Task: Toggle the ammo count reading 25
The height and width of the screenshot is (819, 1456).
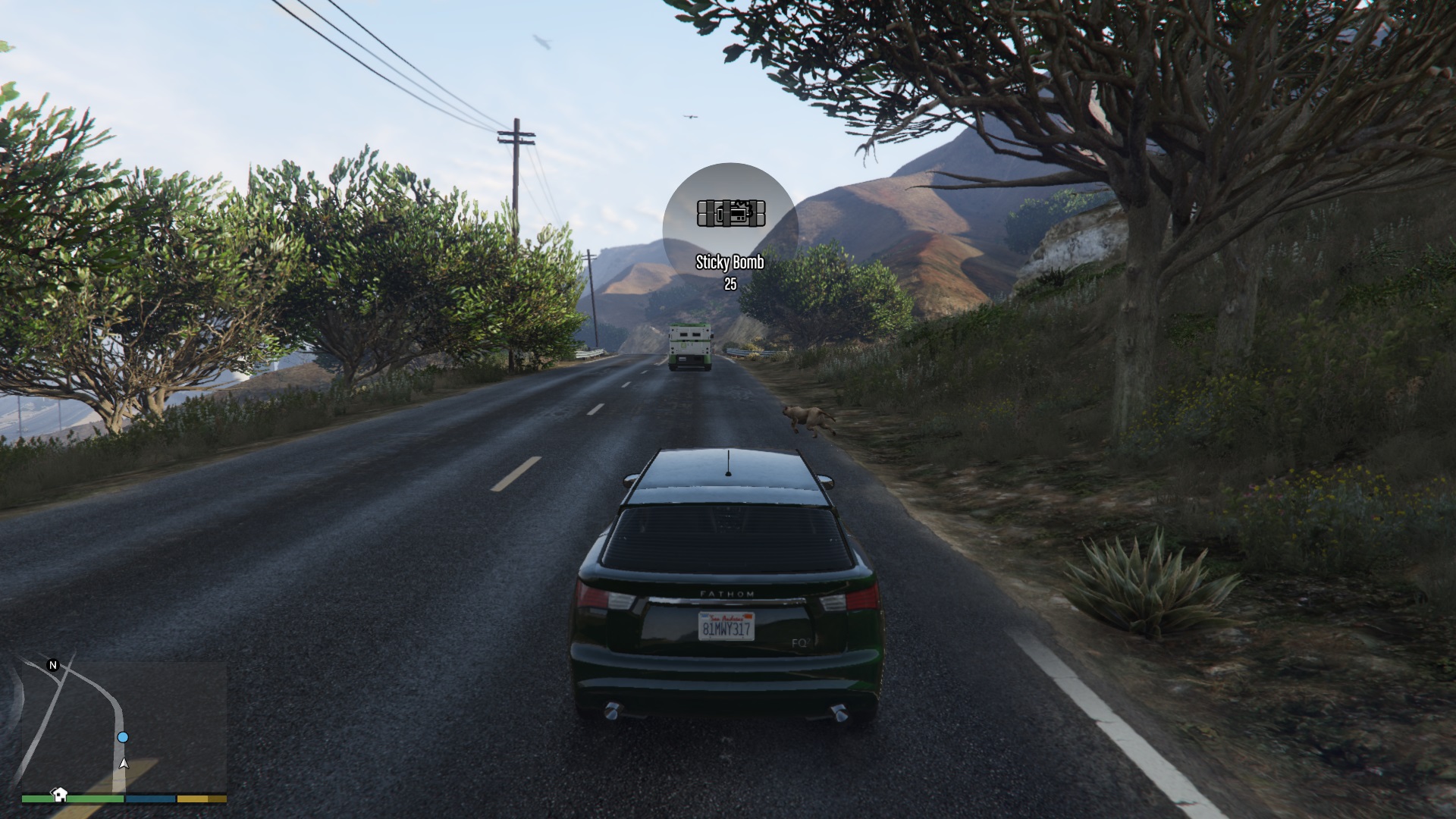Action: tap(730, 284)
